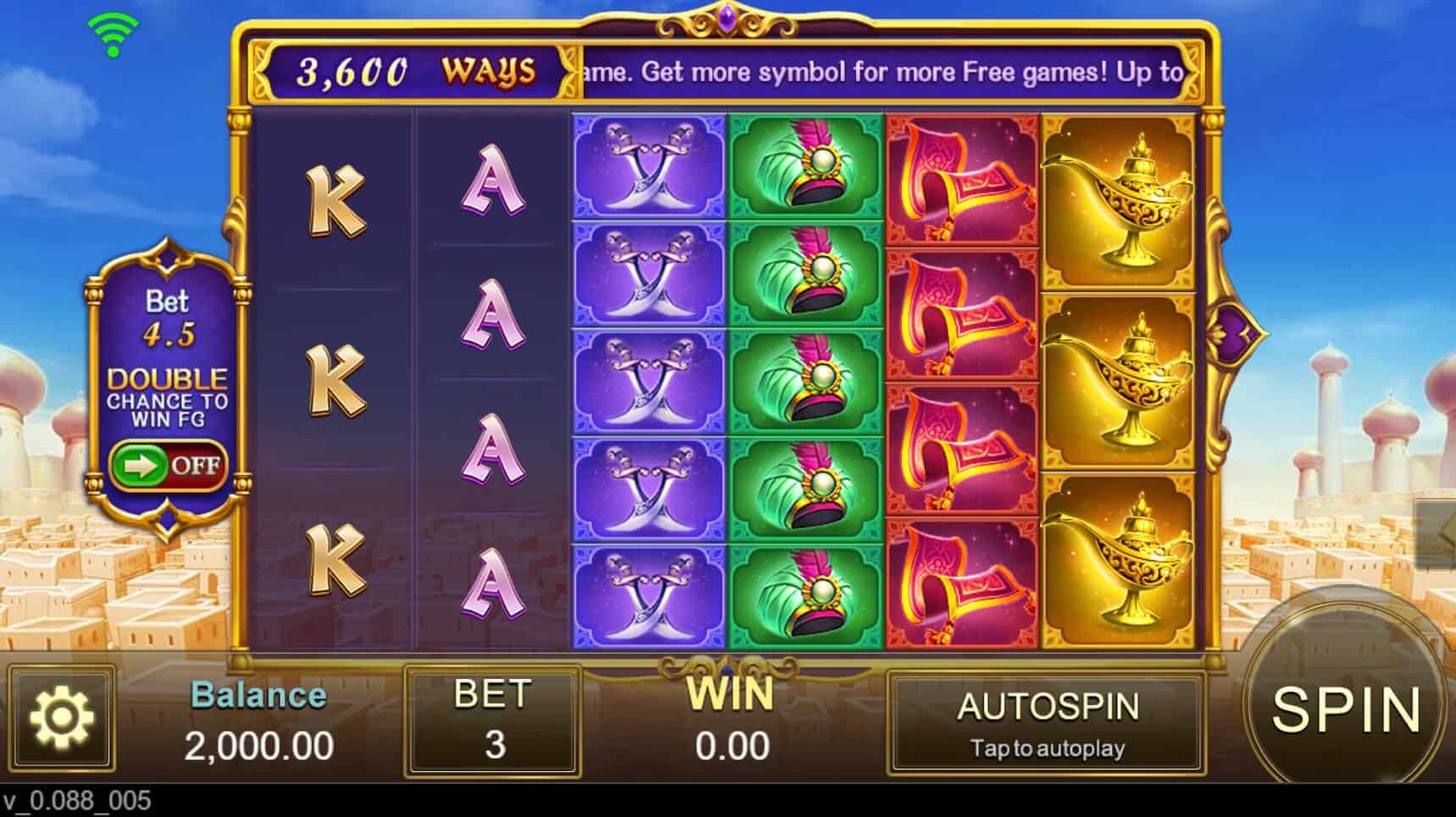Click the scrolling Free games announcement text
The image size is (1456, 817).
point(881,73)
